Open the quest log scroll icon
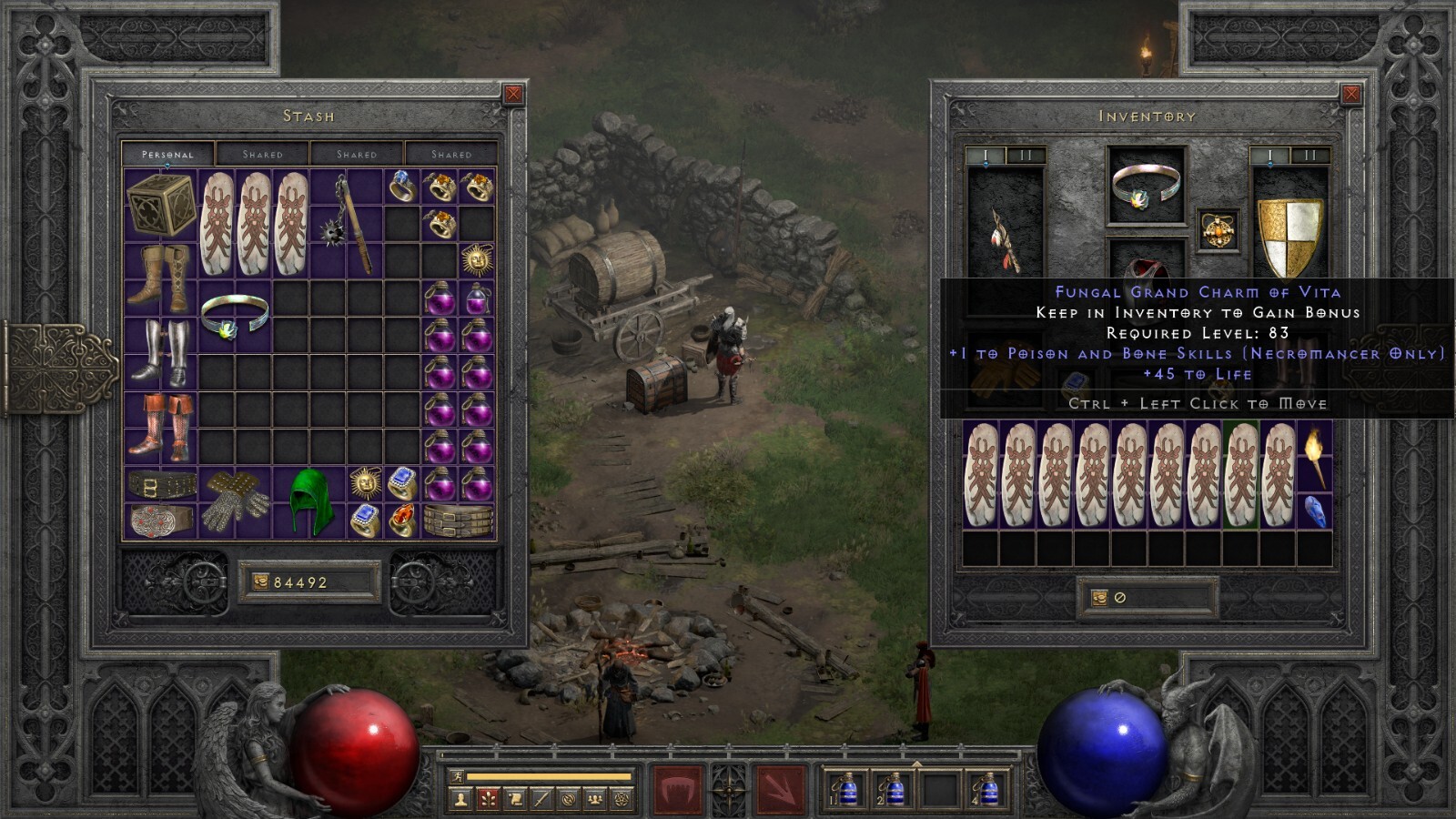 (x=515, y=800)
